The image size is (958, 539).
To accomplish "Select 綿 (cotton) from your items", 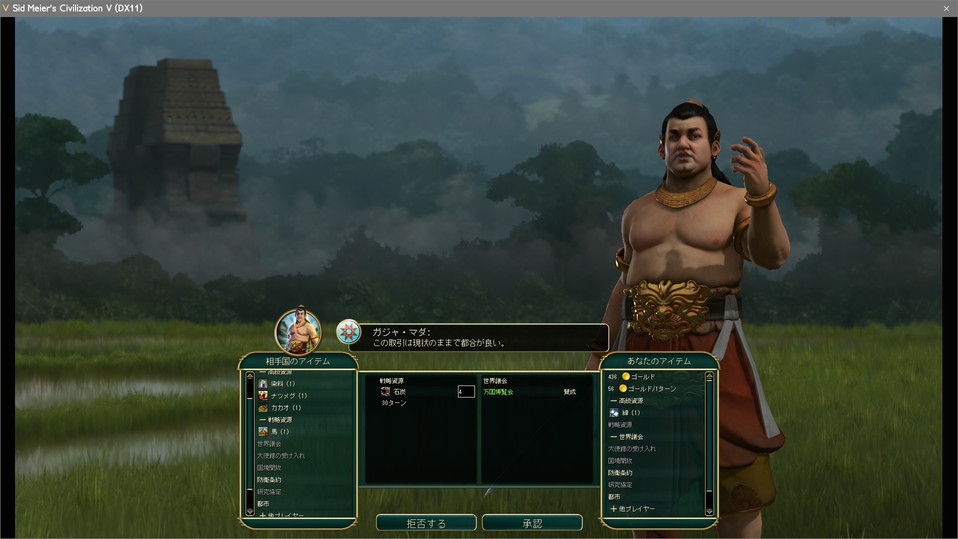I will coord(629,413).
